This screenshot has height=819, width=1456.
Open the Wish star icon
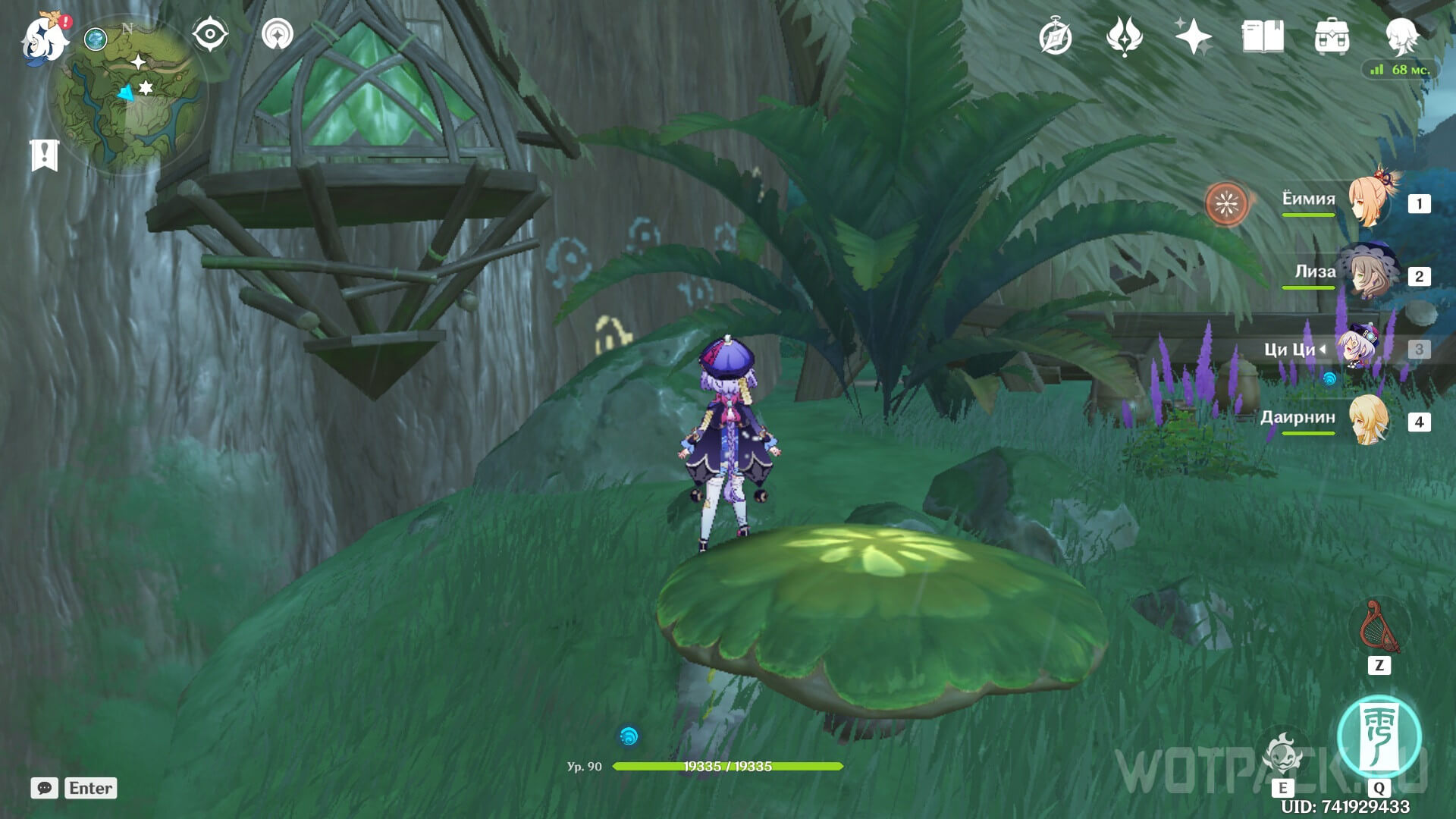point(1193,36)
